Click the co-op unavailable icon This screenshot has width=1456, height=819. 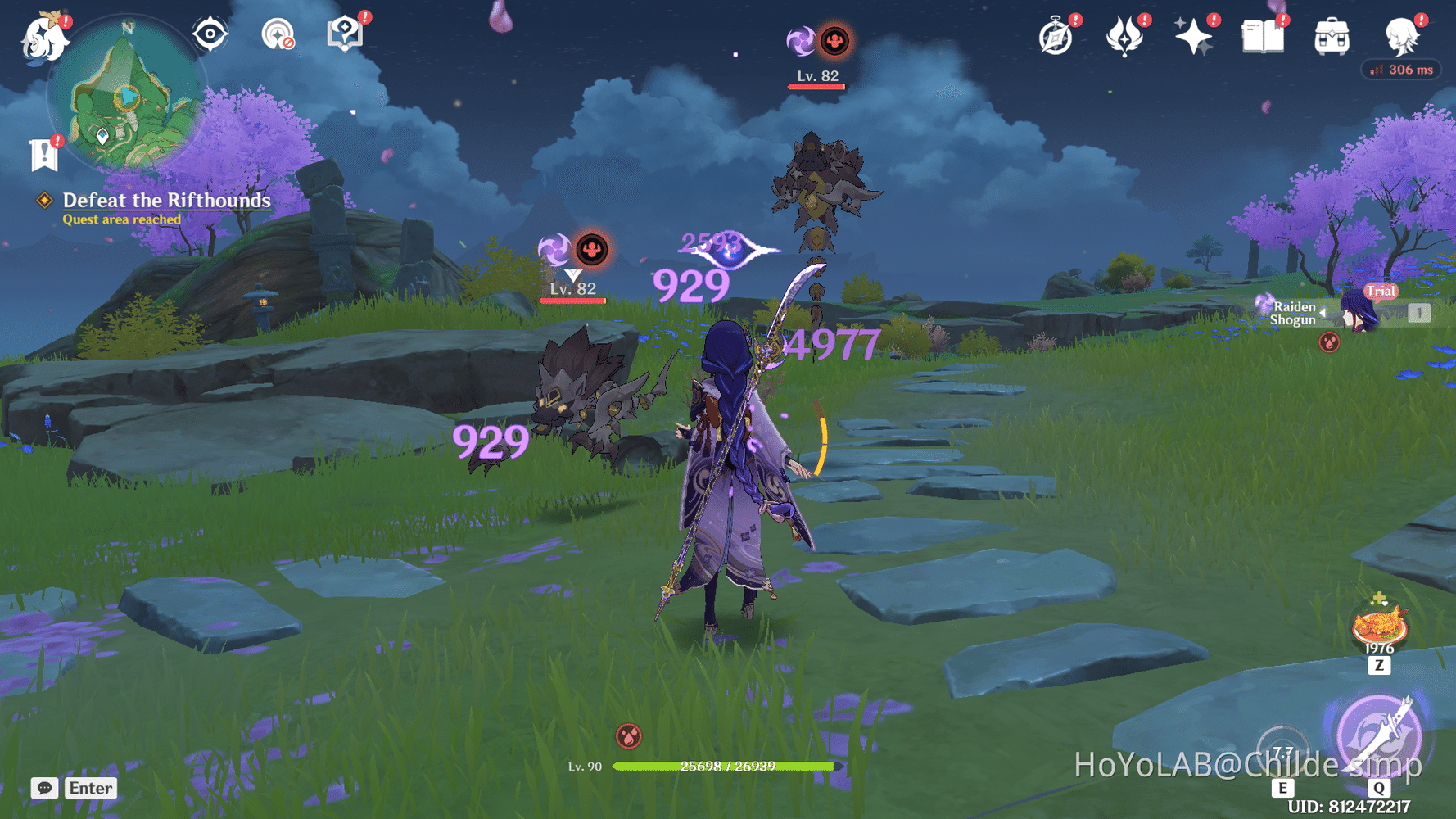[277, 34]
